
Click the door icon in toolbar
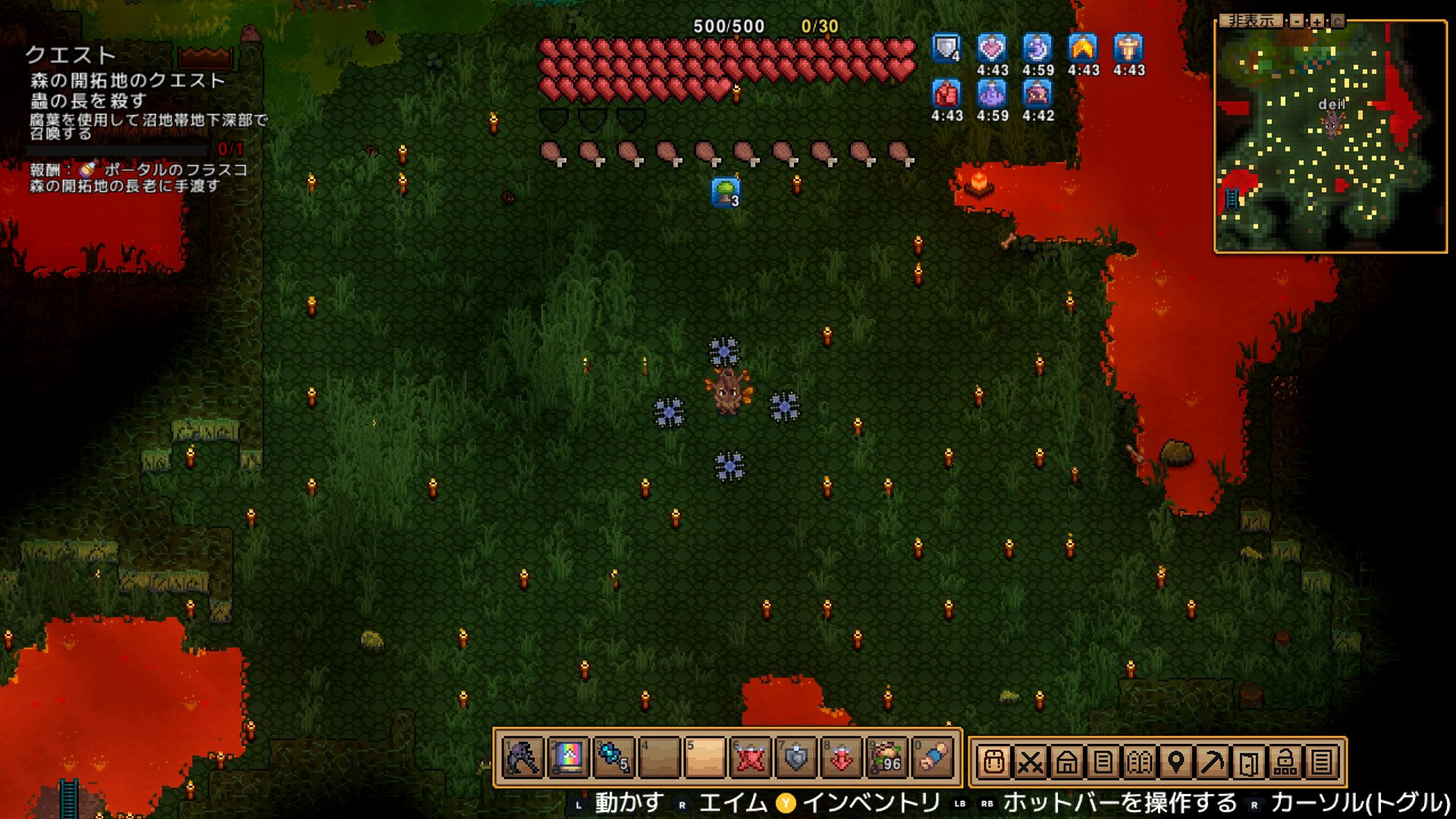(x=1248, y=761)
